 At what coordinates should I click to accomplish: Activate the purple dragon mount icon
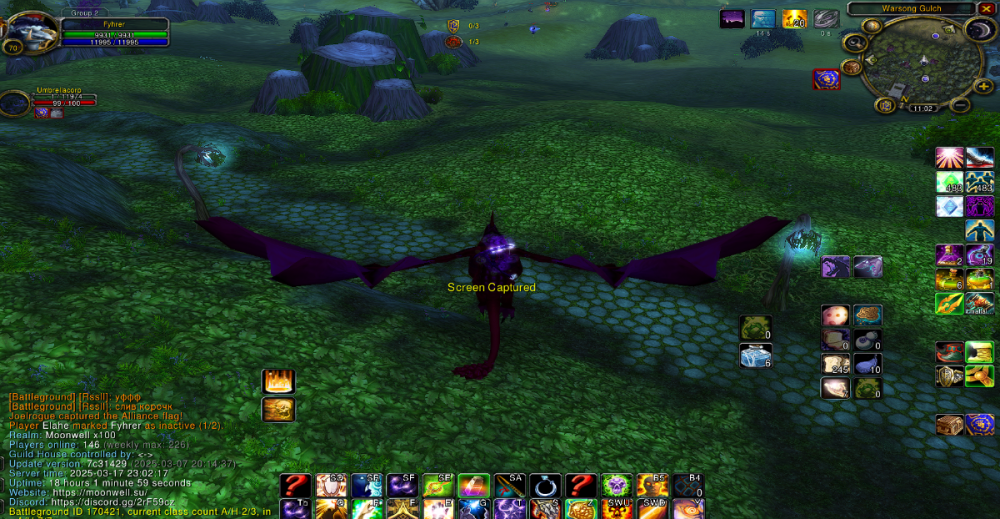pyautogui.click(x=835, y=266)
